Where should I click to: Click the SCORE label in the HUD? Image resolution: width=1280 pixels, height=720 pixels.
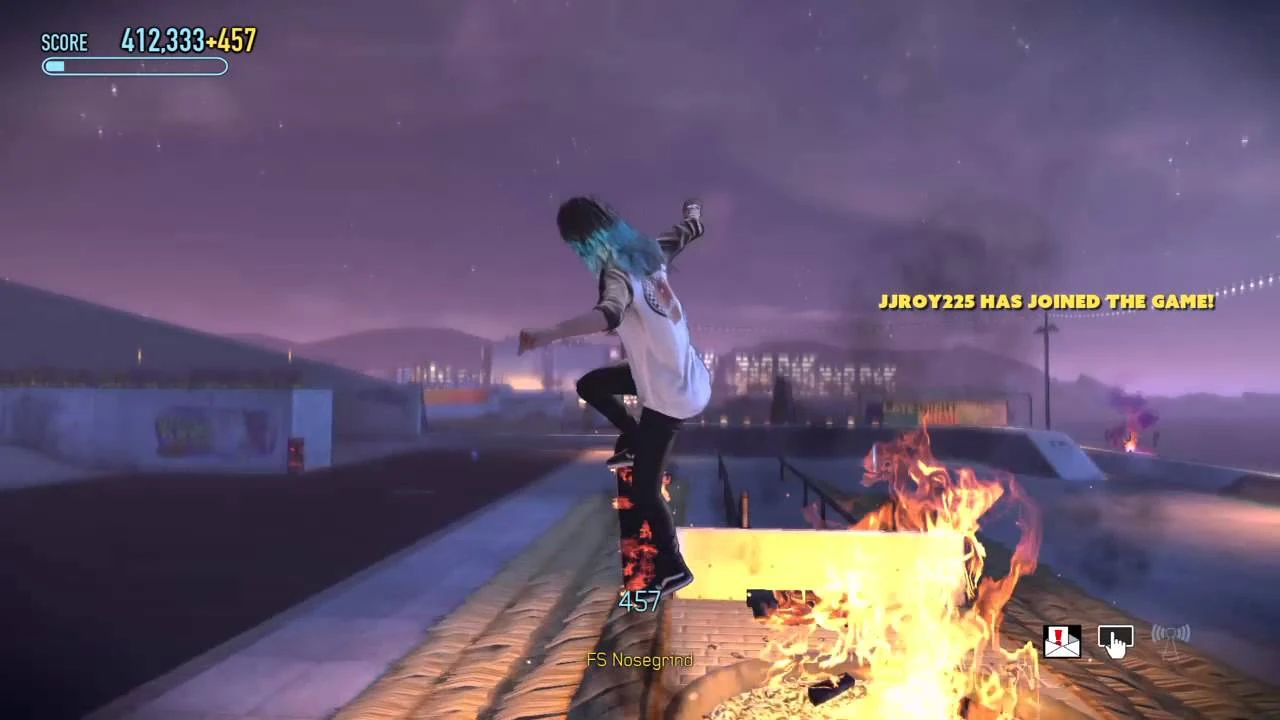pos(64,42)
